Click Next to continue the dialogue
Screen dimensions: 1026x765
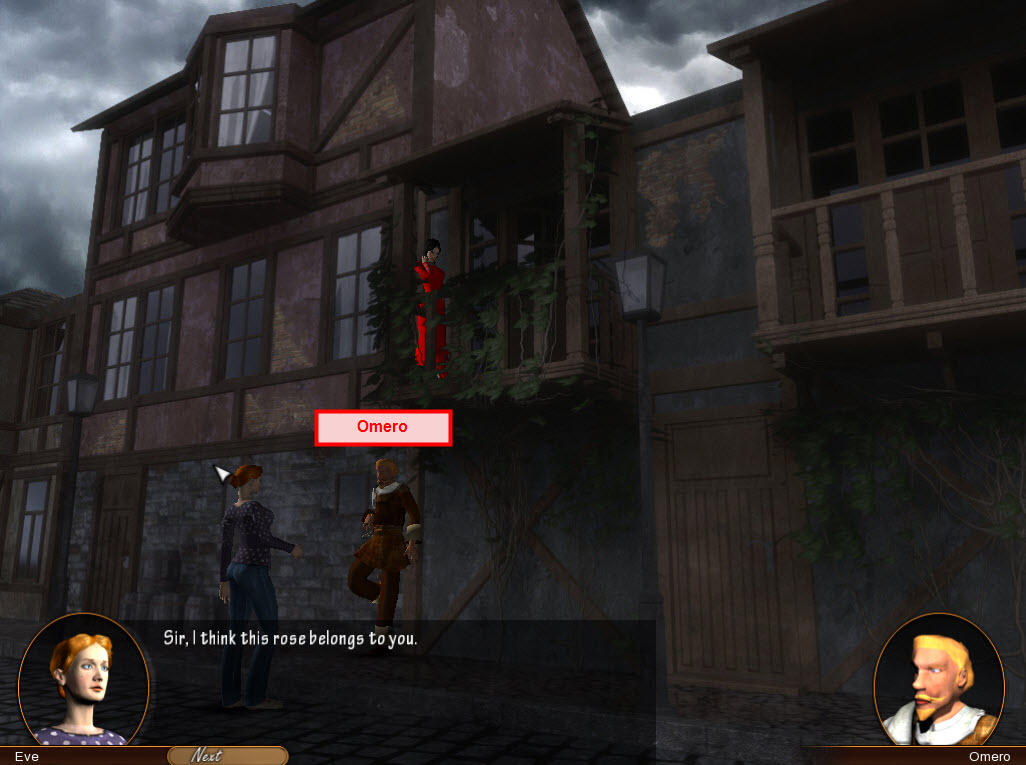click(227, 756)
